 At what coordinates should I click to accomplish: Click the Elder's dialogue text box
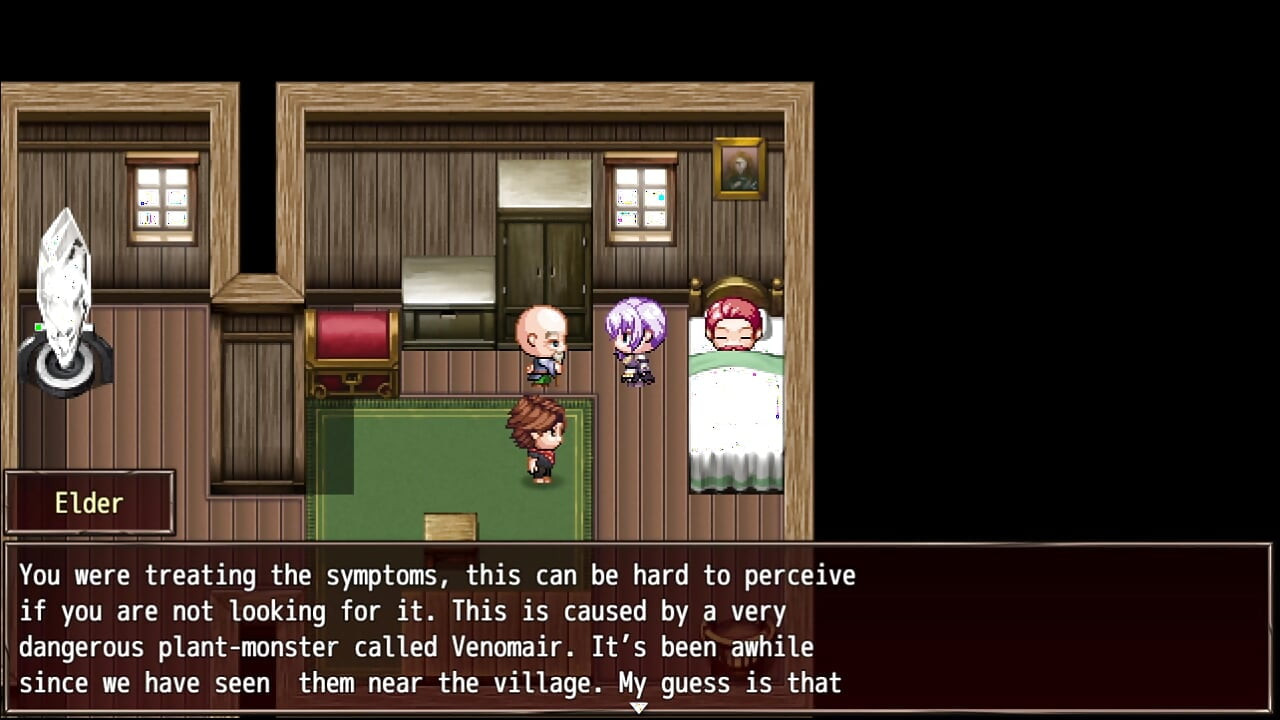coord(638,628)
